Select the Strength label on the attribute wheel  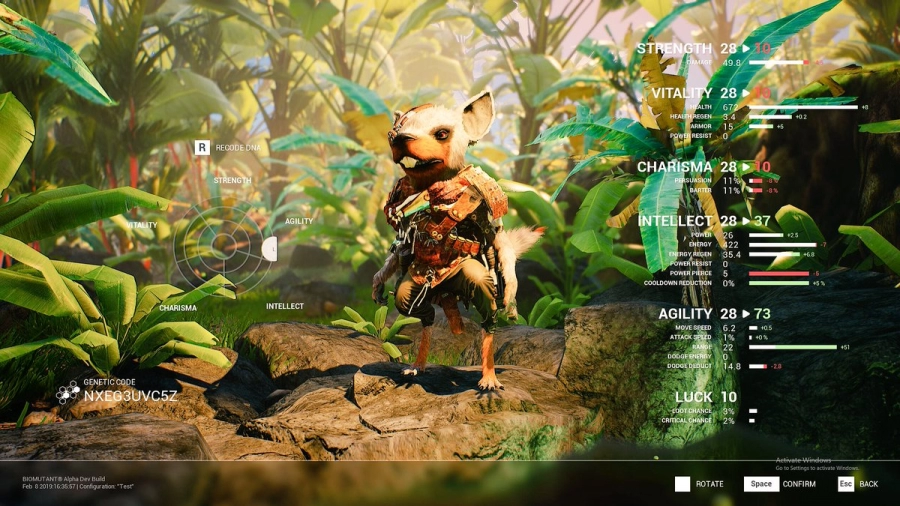pos(232,181)
